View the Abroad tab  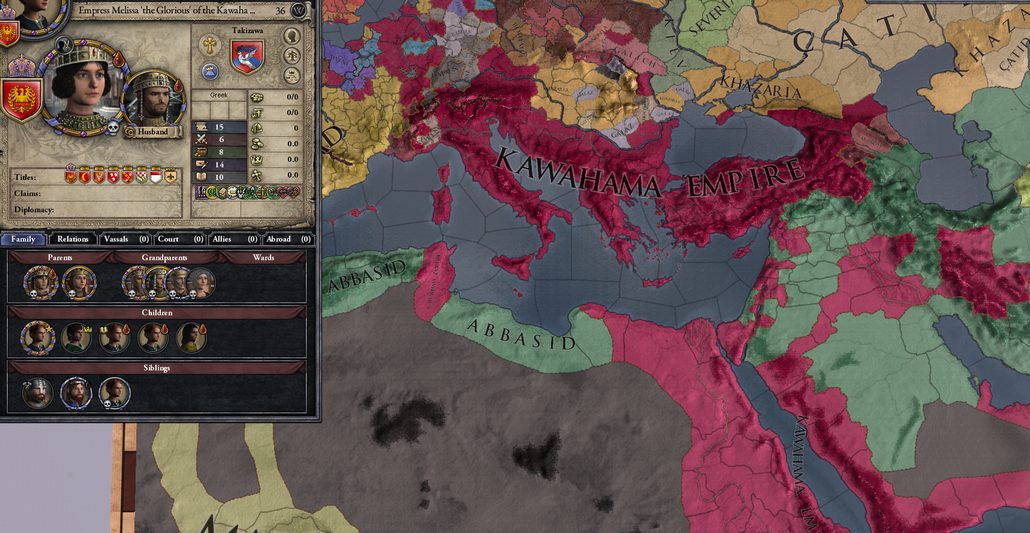[x=279, y=239]
